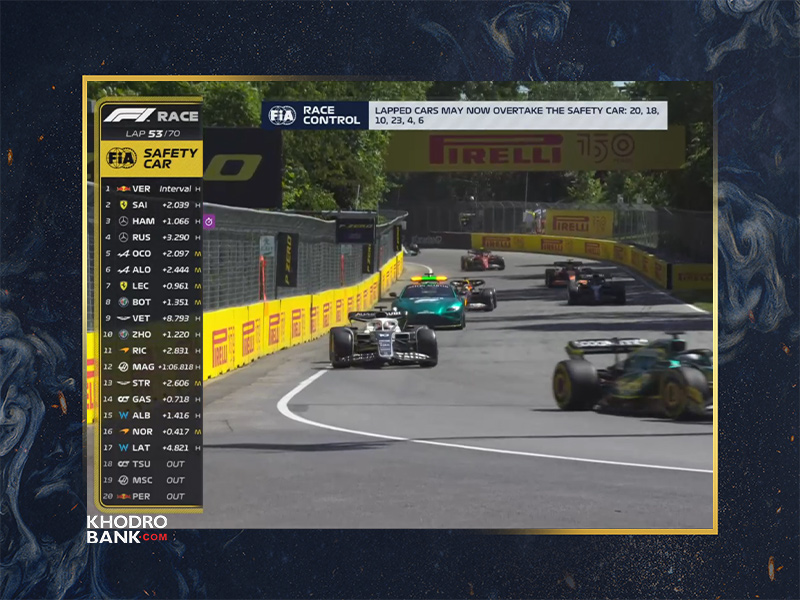Image resolution: width=800 pixels, height=600 pixels.
Task: Pick the MAG leaderboard entry
Action: 152,366
